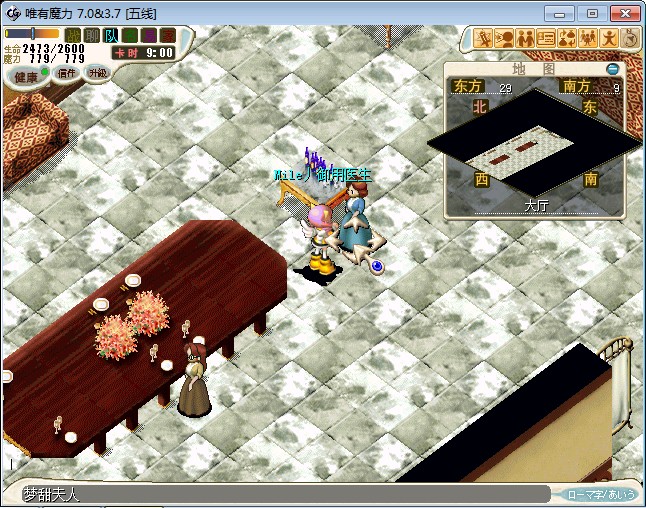Toggle the 名 name card switch
This screenshot has width=646, height=508.
pyautogui.click(x=130, y=36)
